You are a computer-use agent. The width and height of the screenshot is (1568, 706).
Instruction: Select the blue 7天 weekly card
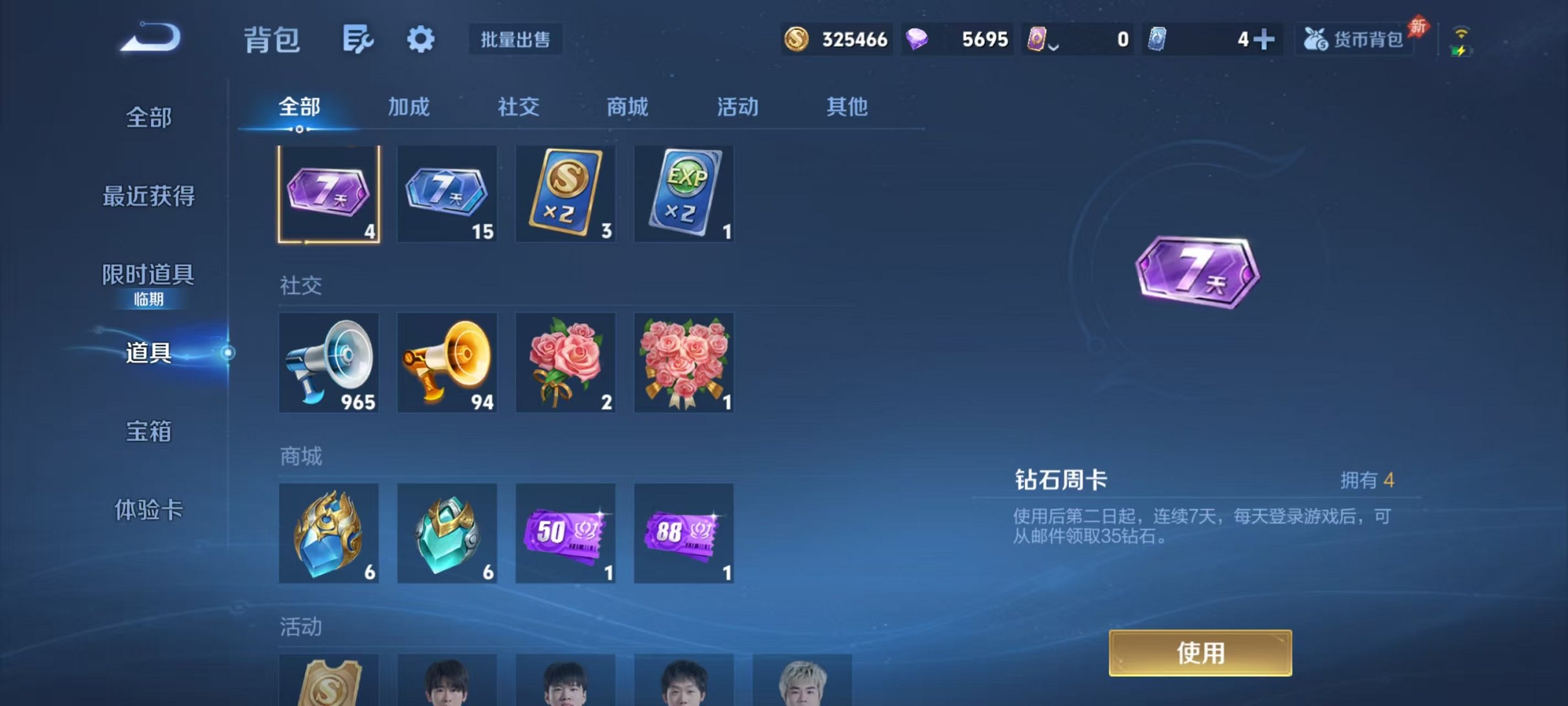pos(446,193)
